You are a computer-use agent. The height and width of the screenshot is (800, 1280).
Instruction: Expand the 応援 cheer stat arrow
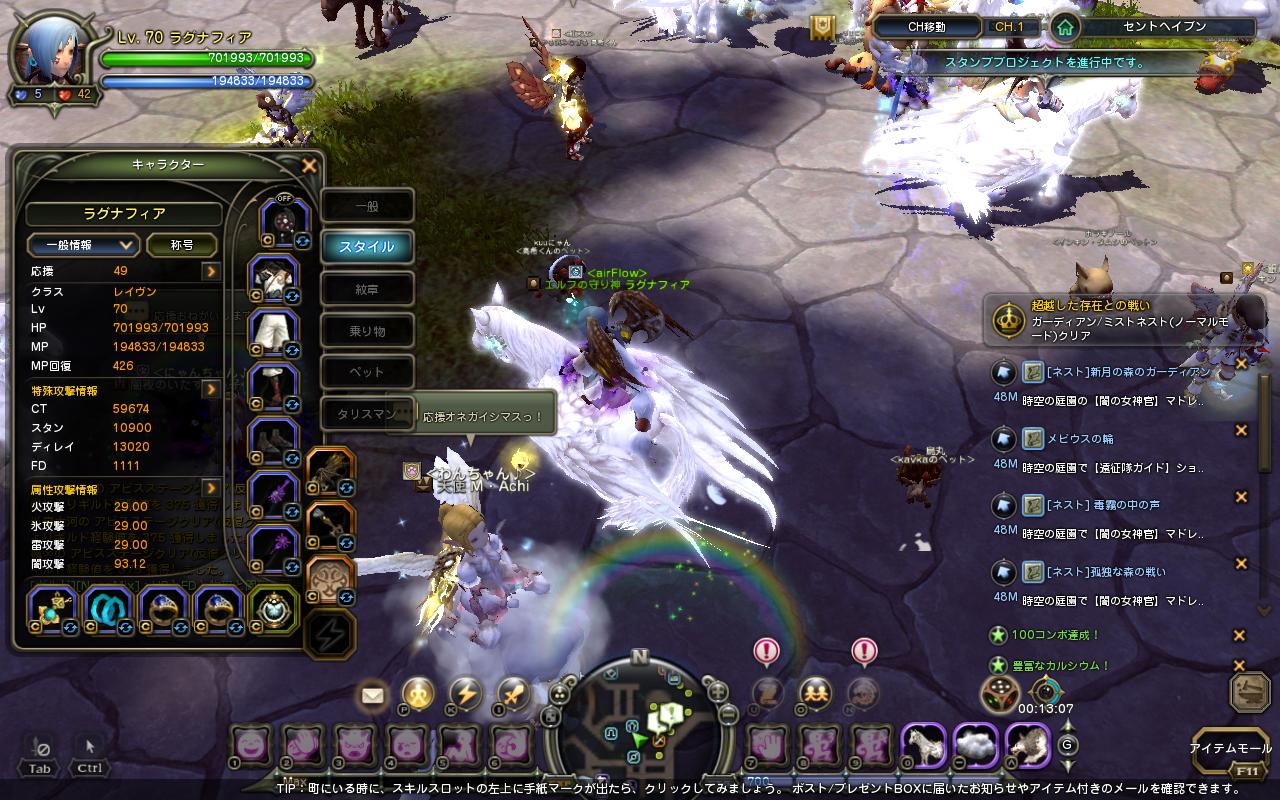(211, 271)
